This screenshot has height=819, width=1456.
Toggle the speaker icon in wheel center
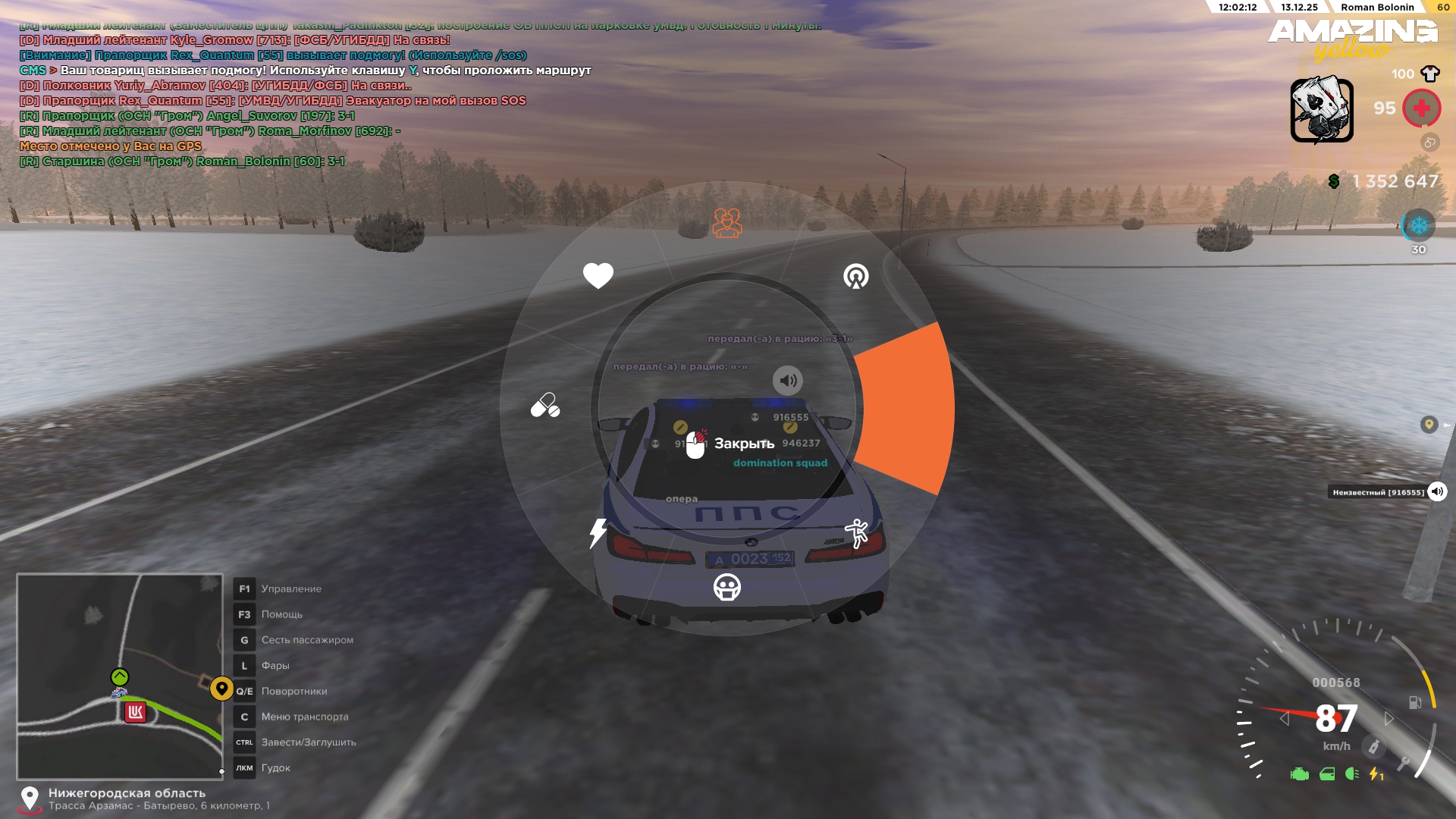[x=787, y=381]
